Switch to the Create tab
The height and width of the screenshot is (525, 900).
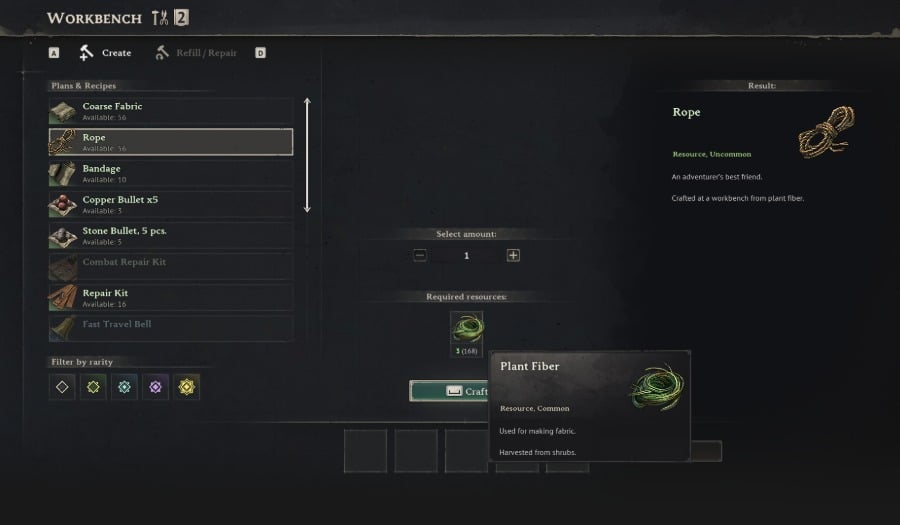coord(106,53)
